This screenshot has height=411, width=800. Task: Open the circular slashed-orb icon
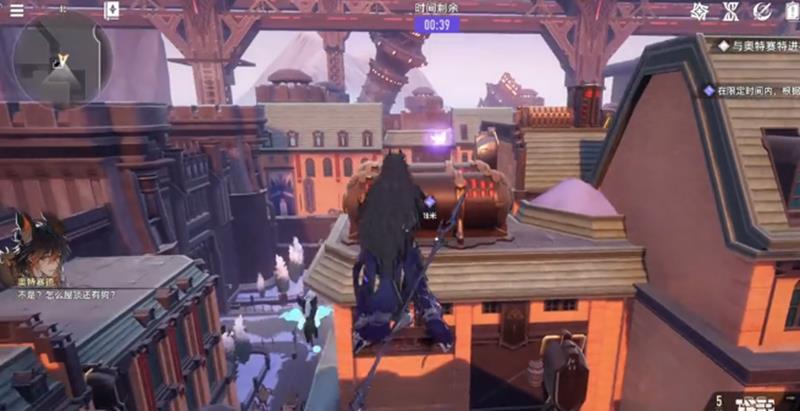(x=762, y=11)
